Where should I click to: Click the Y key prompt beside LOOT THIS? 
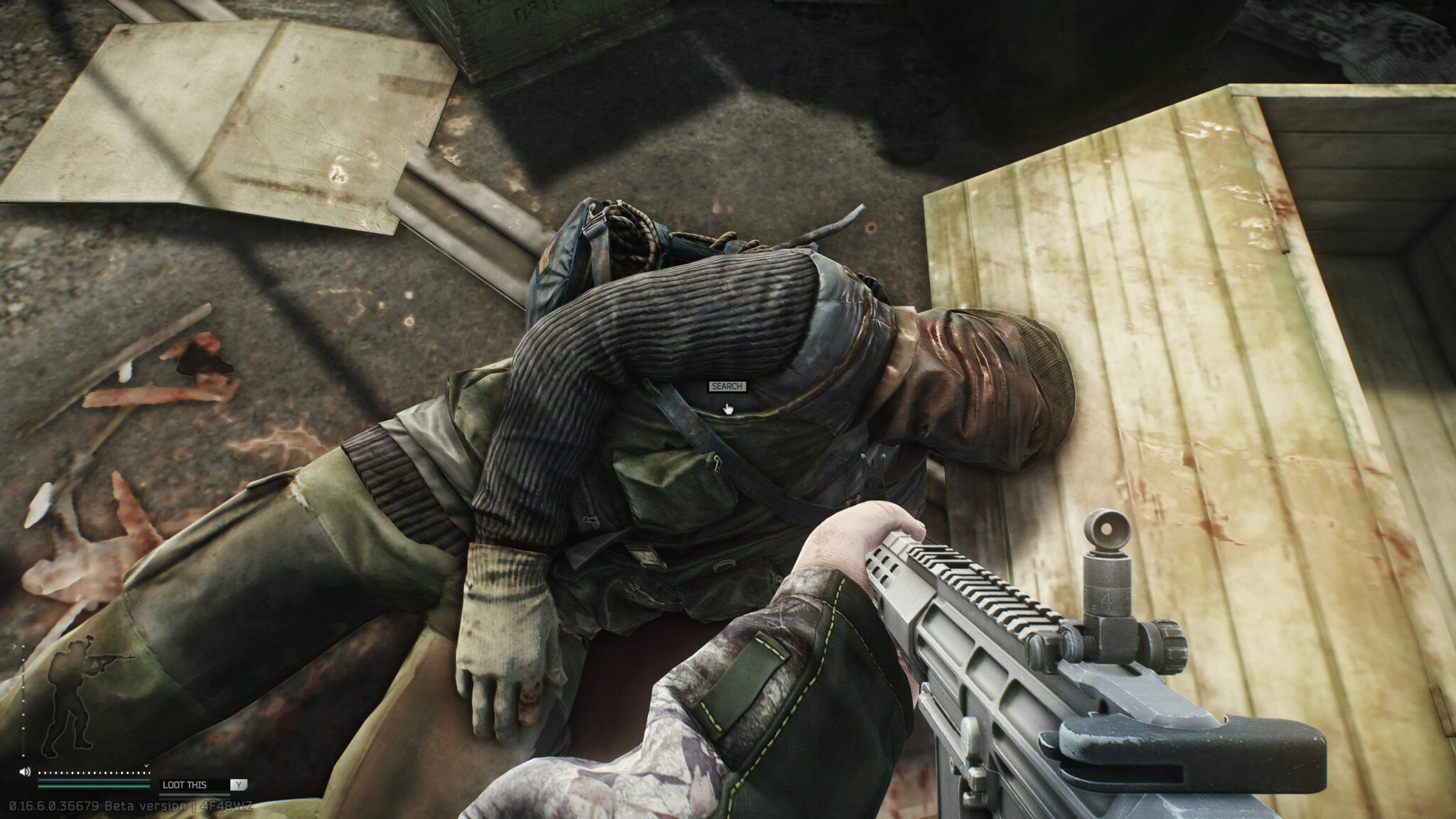pos(239,785)
